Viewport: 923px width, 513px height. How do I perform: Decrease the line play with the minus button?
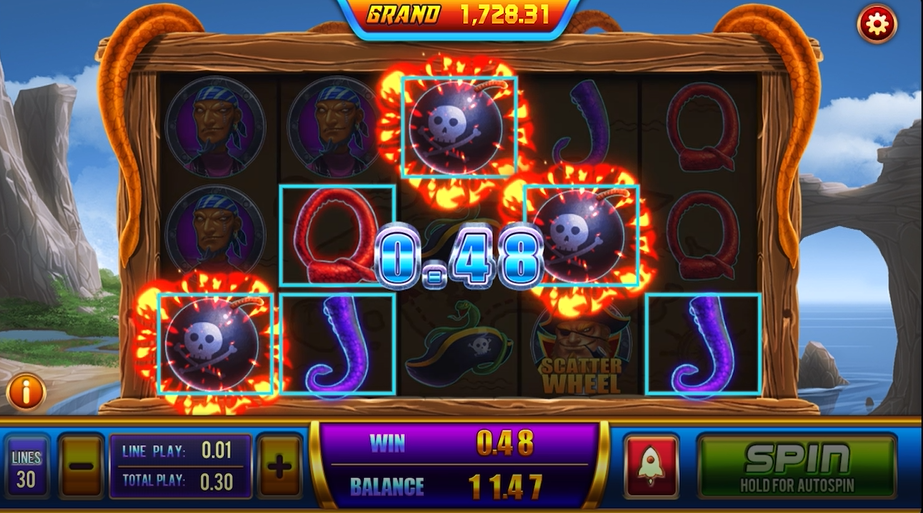pyautogui.click(x=81, y=466)
